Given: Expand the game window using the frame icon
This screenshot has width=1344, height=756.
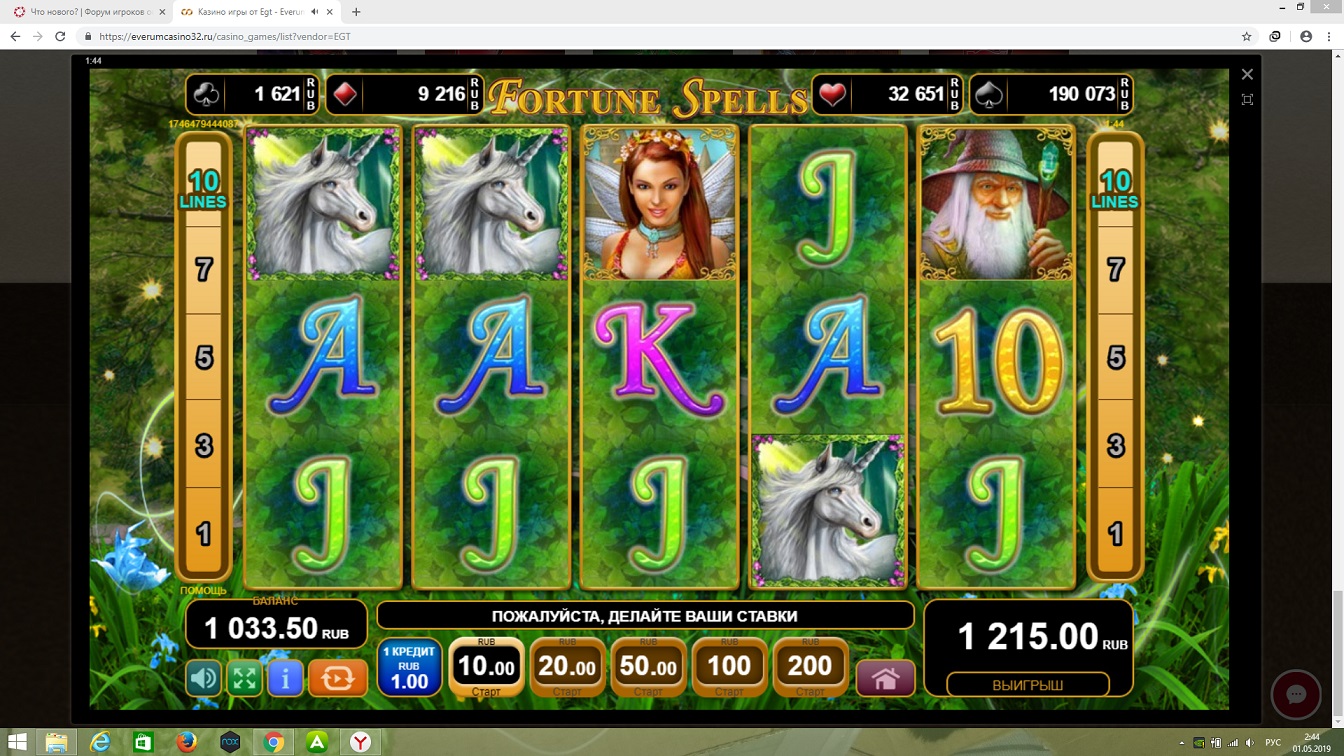Looking at the screenshot, I should click(x=1247, y=100).
